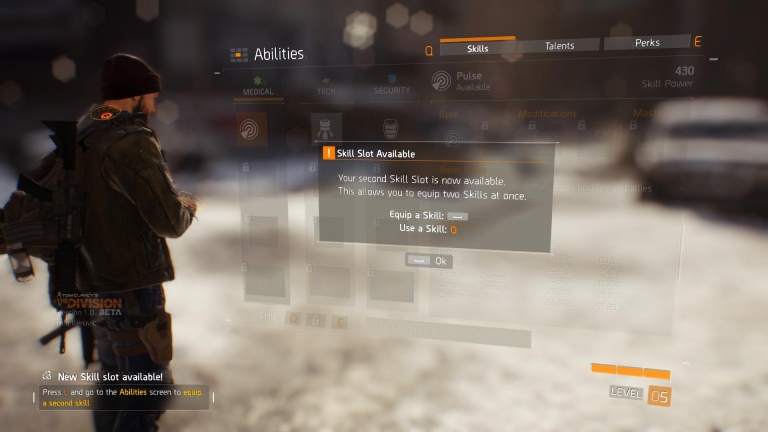The width and height of the screenshot is (768, 432).
Task: Confirm the Skill Slot Available dialog with Ok
Action: pos(429,261)
